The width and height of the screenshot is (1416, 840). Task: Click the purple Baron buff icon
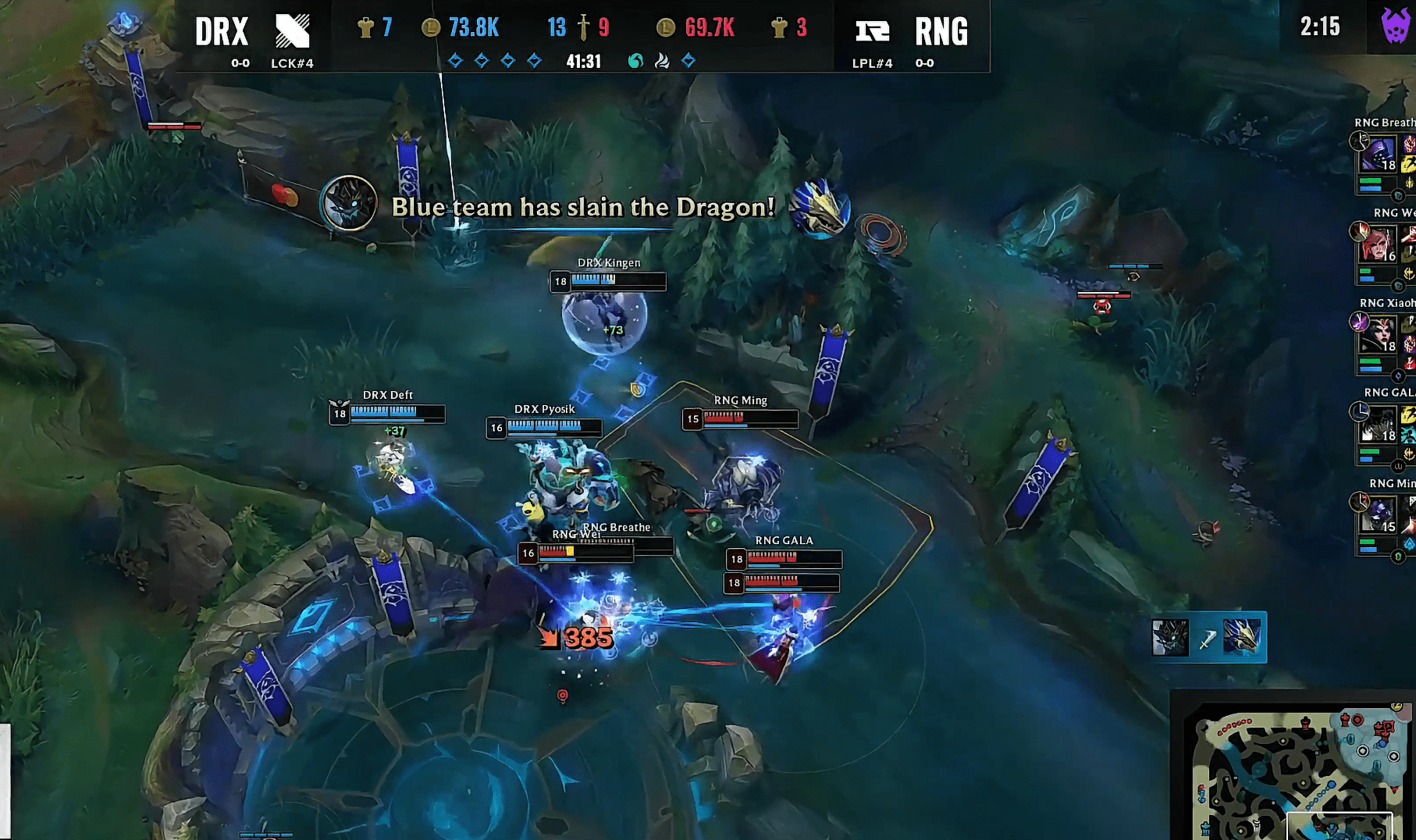1395,27
